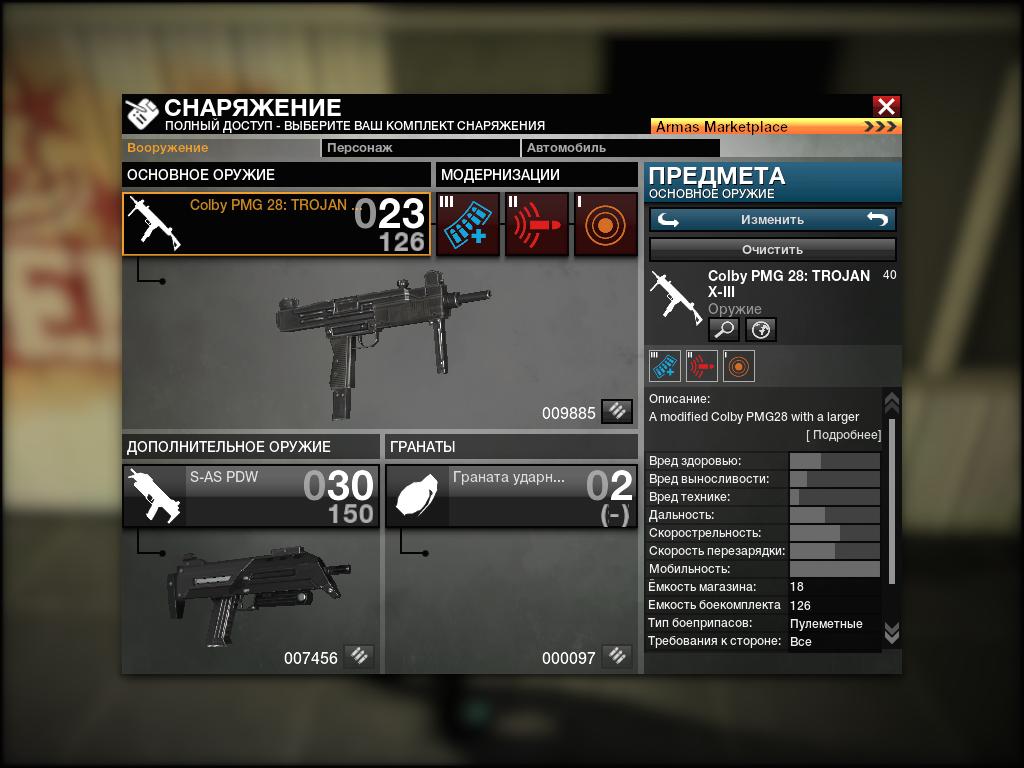Select the Вооружение tab
1024x768 pixels.
[x=168, y=148]
